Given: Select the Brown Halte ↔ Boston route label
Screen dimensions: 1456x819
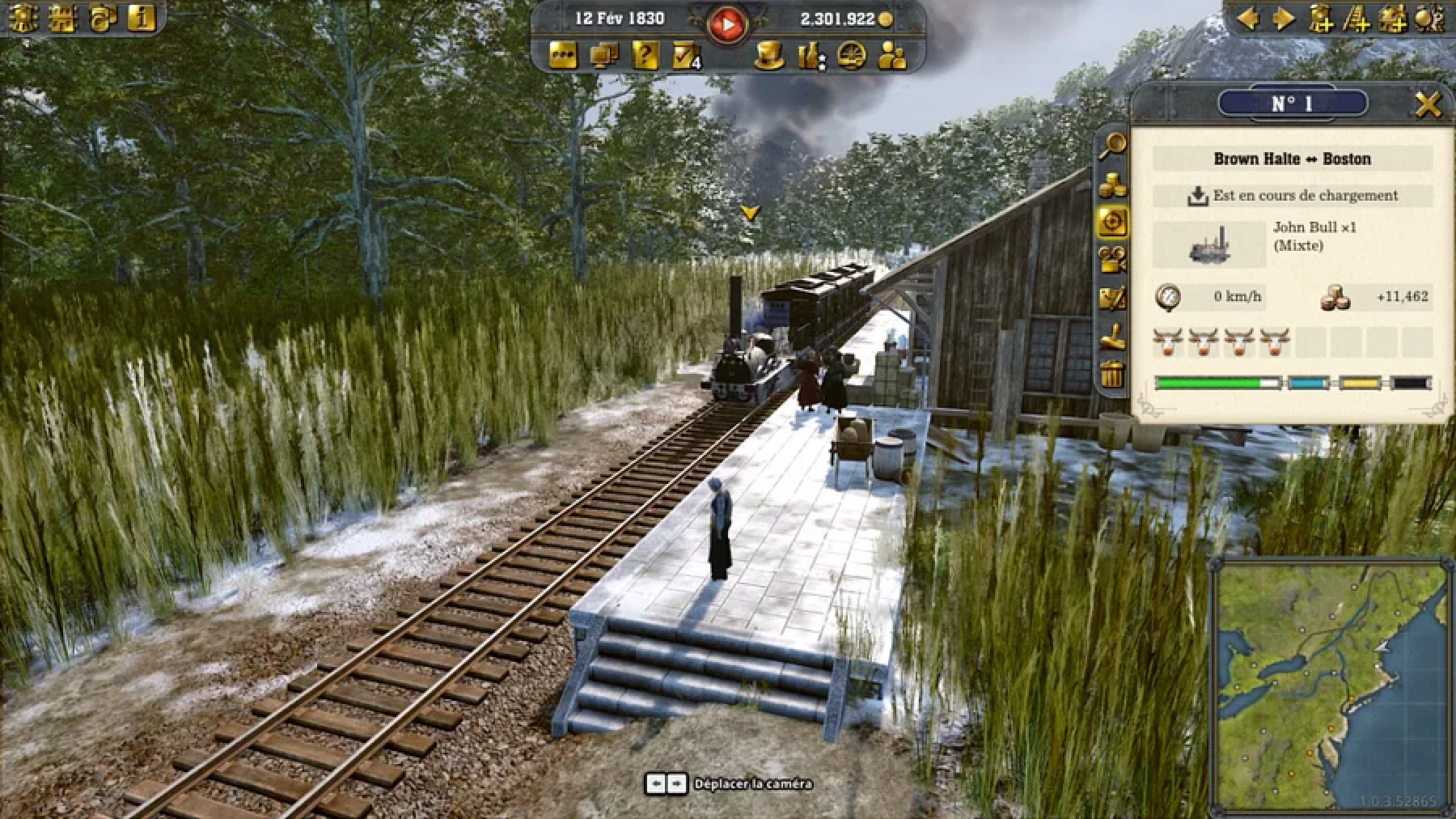Looking at the screenshot, I should click(x=1292, y=159).
